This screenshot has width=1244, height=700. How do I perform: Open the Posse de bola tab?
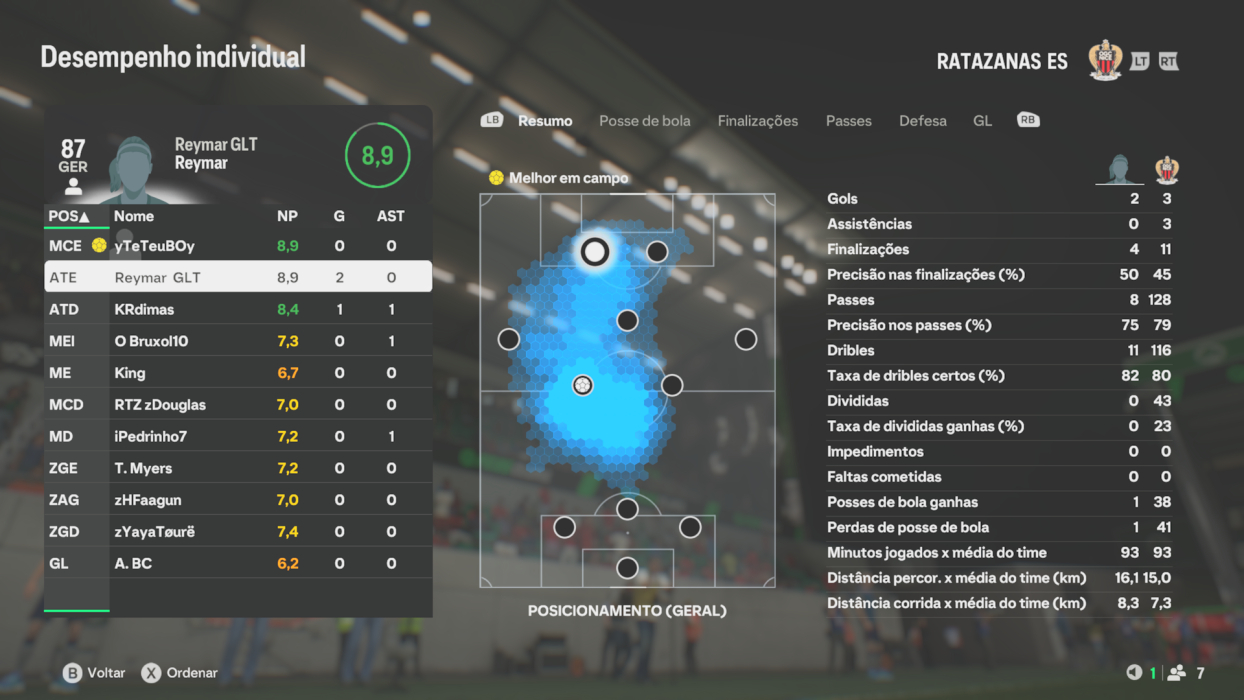644,121
